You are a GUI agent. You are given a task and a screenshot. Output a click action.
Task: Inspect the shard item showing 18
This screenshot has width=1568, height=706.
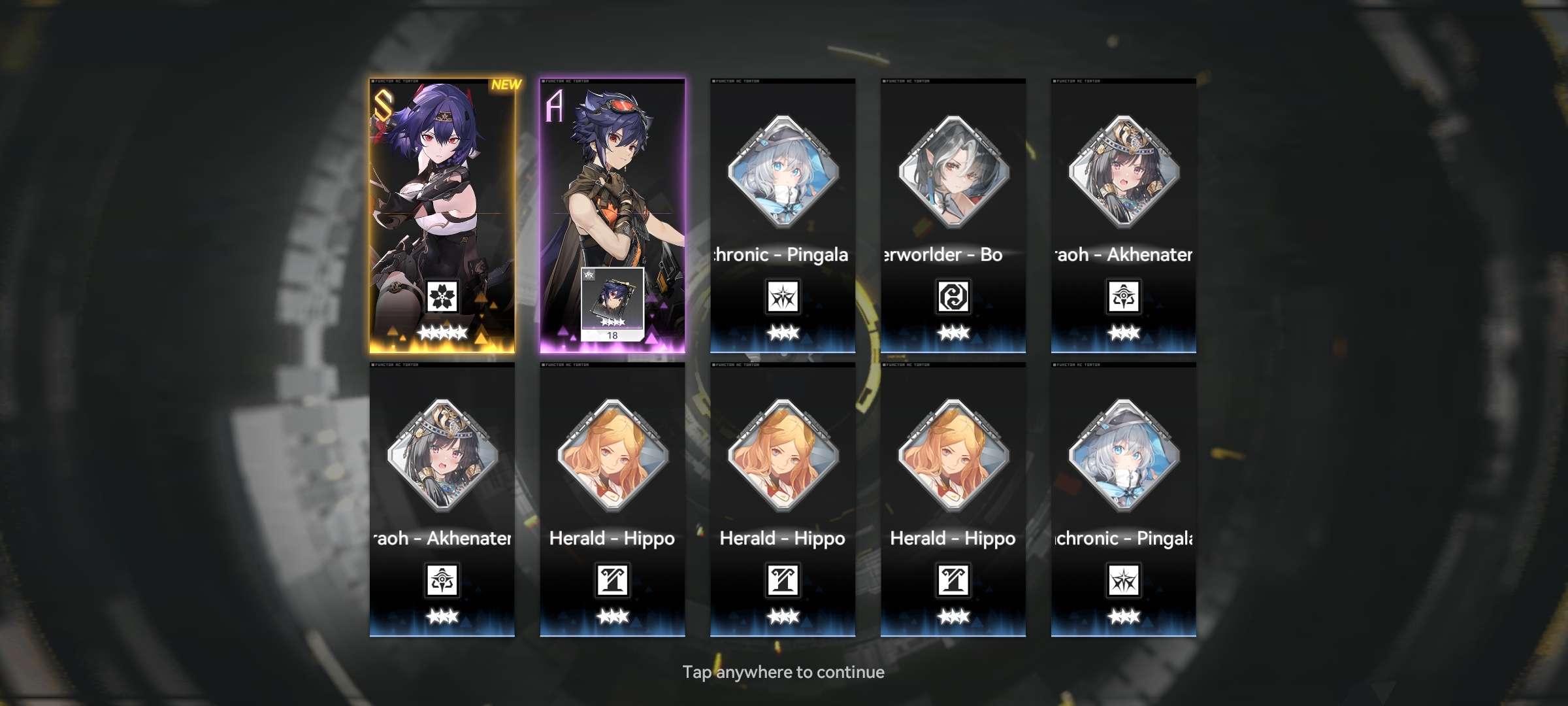point(612,304)
